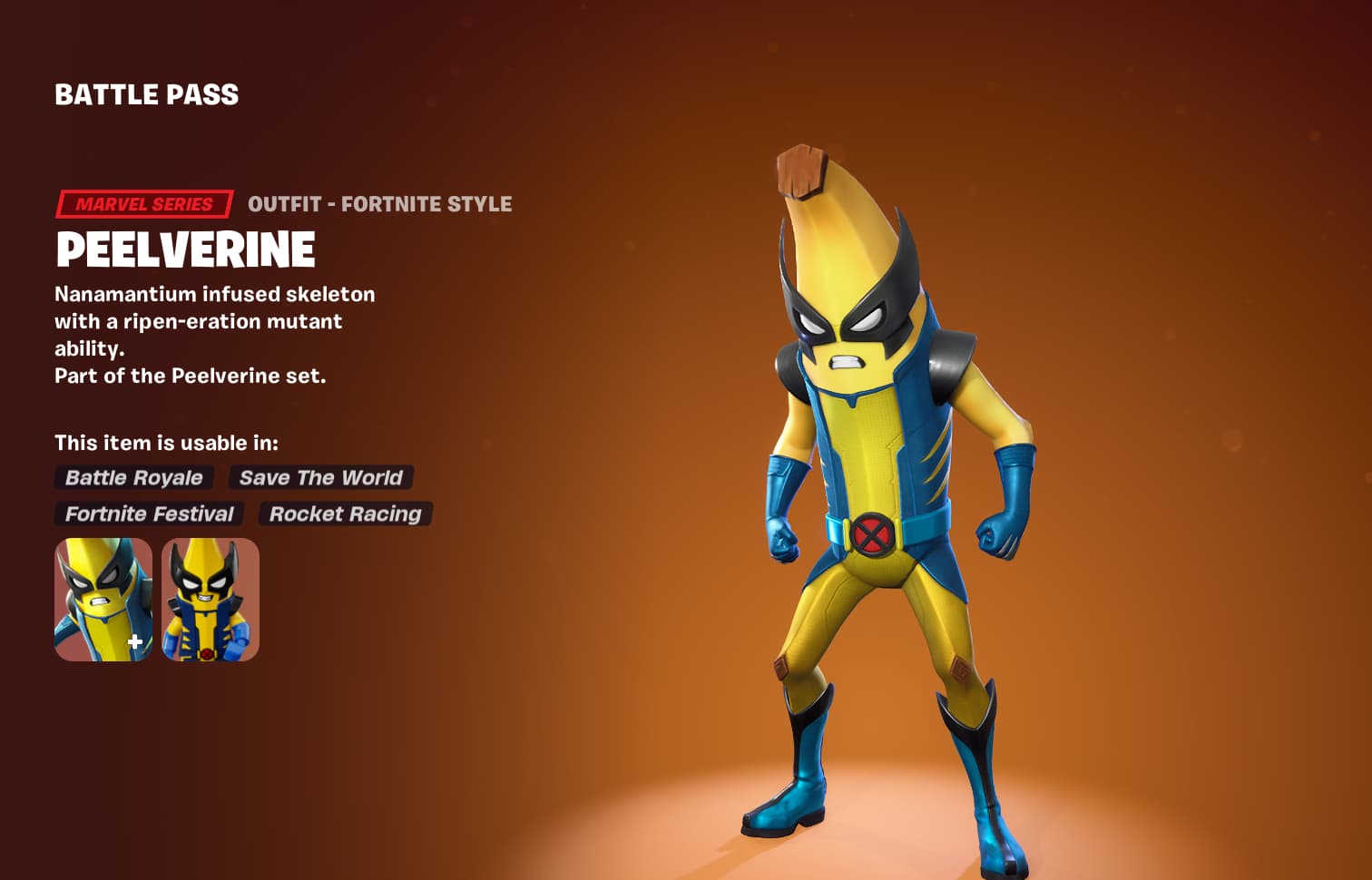Click the Nanamantium description text
This screenshot has width=1372, height=880.
(x=215, y=294)
